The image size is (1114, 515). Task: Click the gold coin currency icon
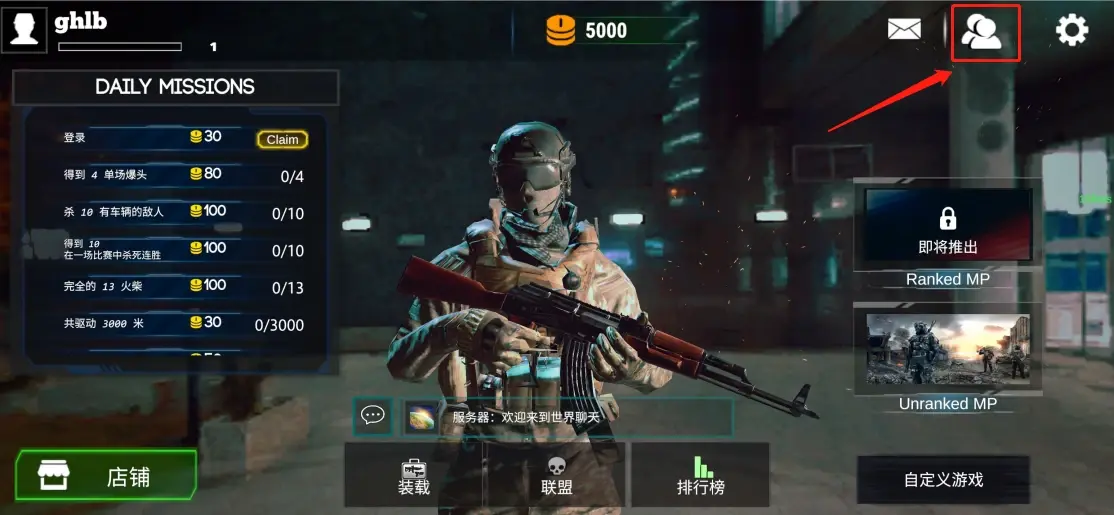pyautogui.click(x=561, y=31)
